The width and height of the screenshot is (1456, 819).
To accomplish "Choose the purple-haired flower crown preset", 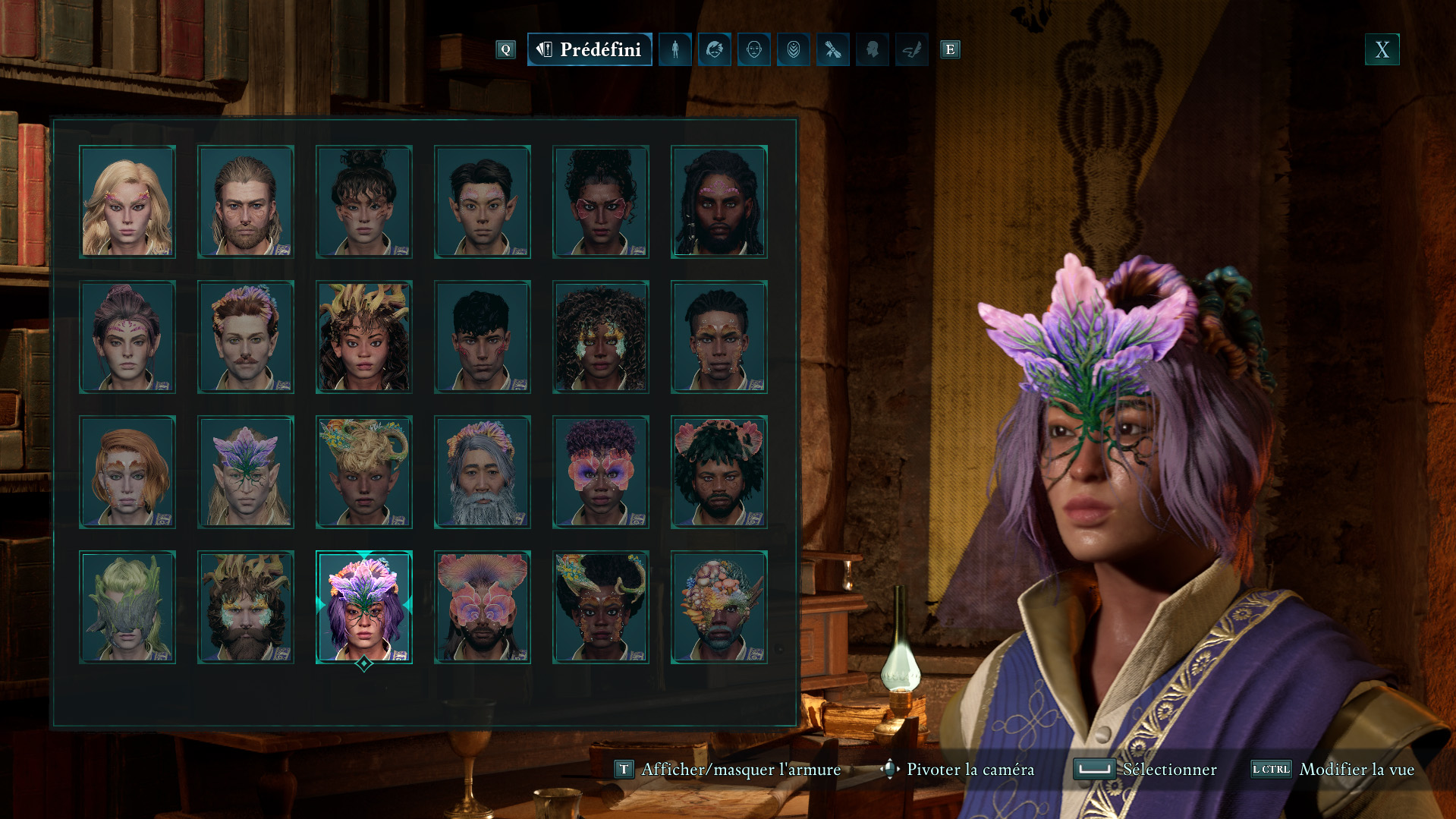I will [364, 607].
